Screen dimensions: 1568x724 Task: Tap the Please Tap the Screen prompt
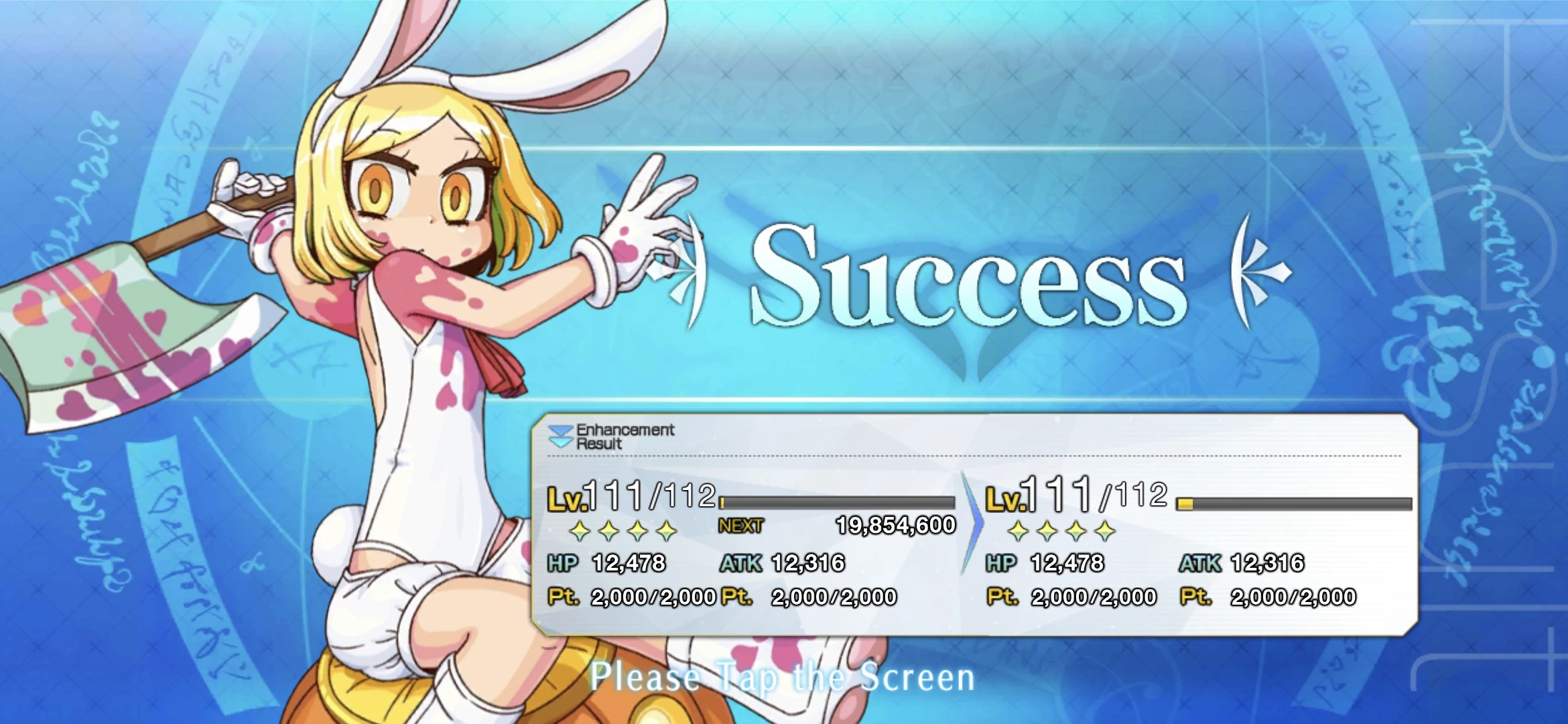[784, 679]
